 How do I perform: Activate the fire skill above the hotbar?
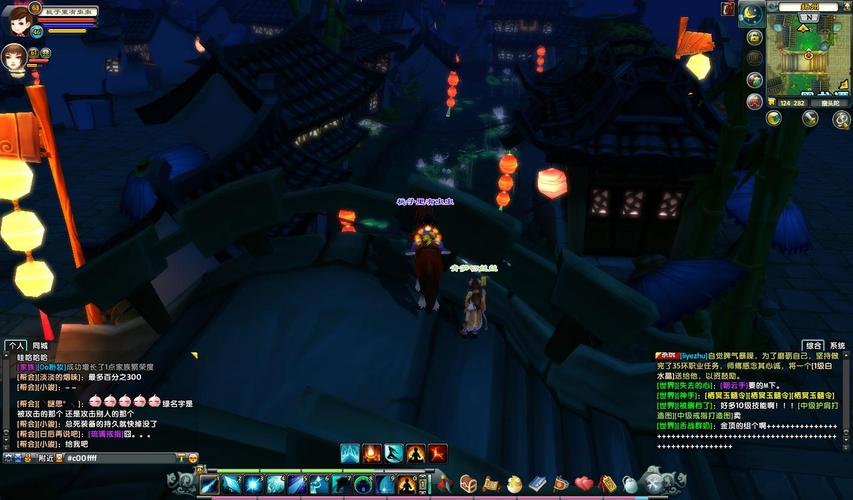[x=372, y=454]
